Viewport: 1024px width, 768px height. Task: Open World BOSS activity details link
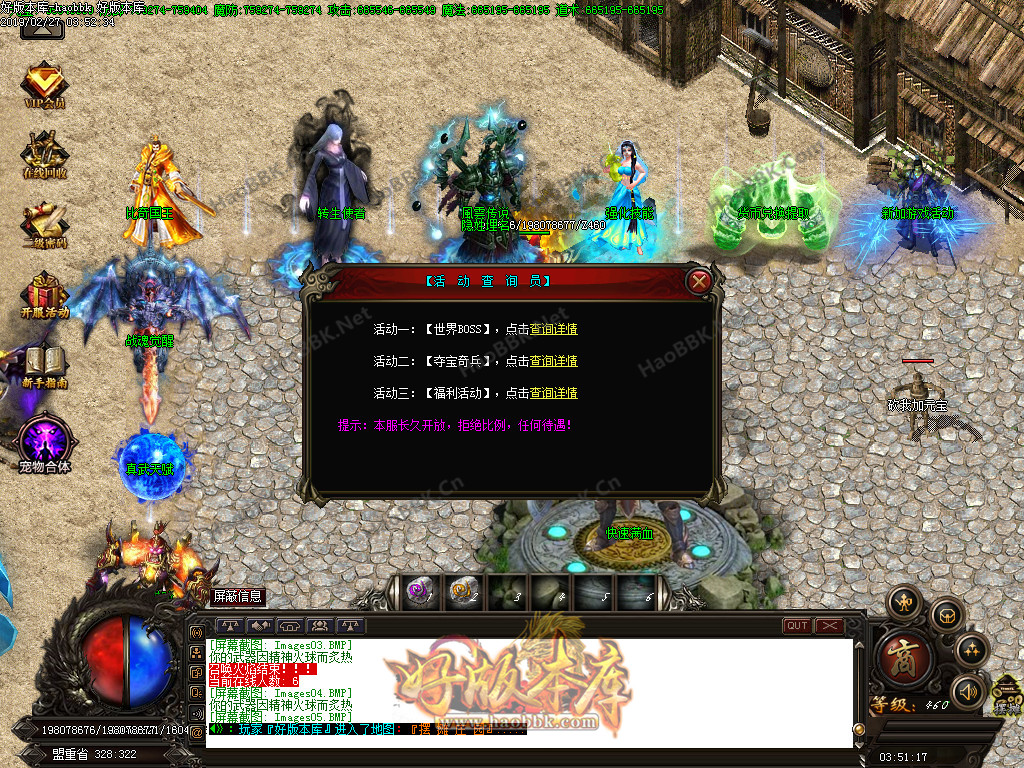(553, 329)
